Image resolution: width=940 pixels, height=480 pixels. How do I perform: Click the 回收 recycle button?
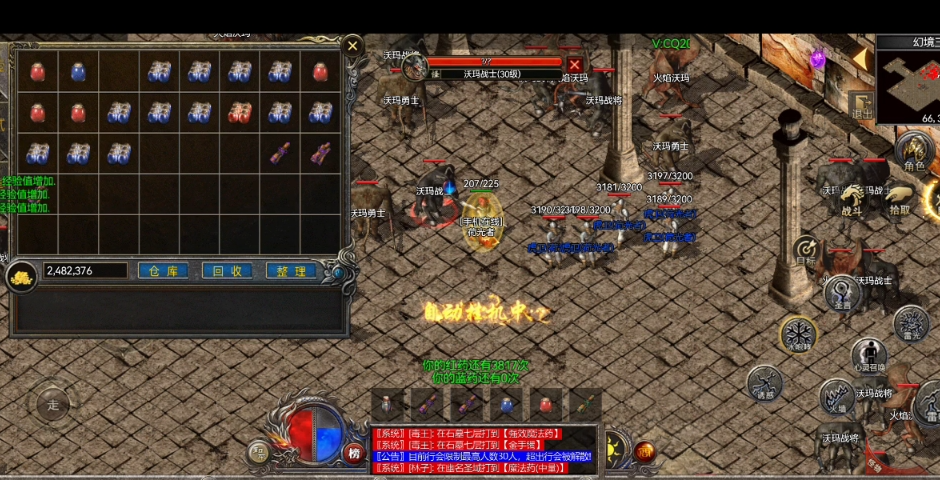click(227, 271)
